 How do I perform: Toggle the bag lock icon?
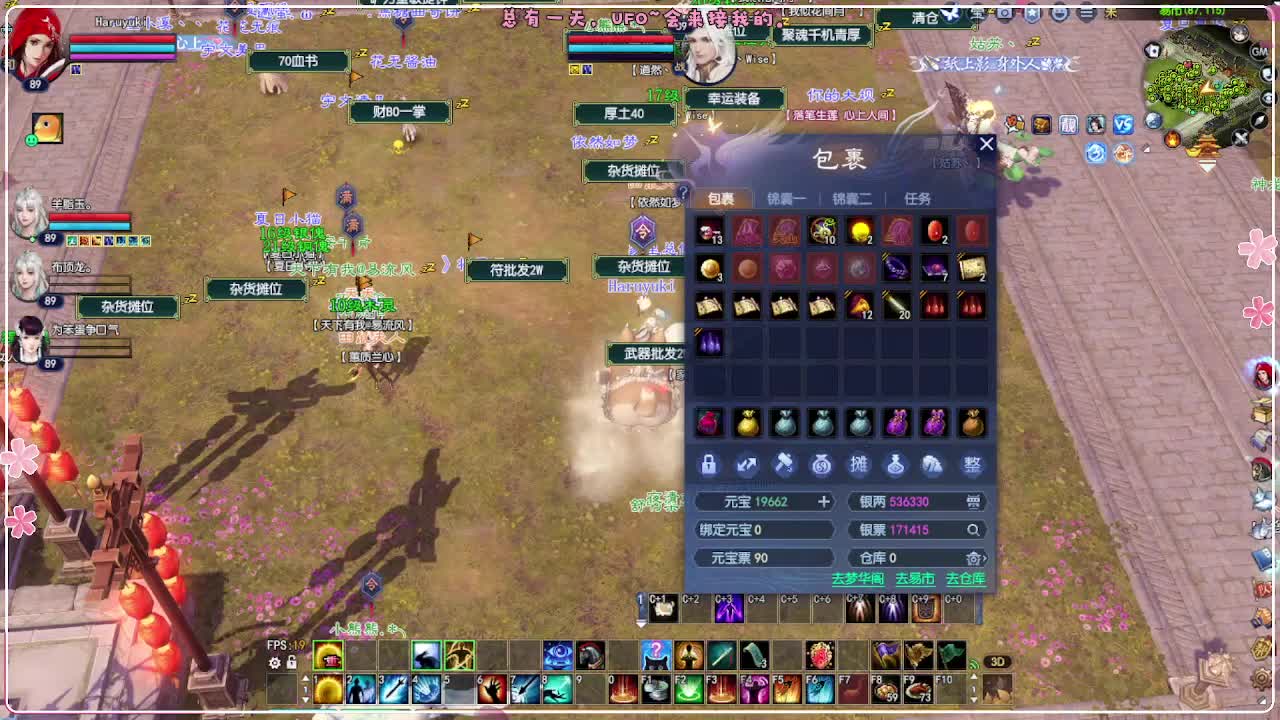[709, 465]
